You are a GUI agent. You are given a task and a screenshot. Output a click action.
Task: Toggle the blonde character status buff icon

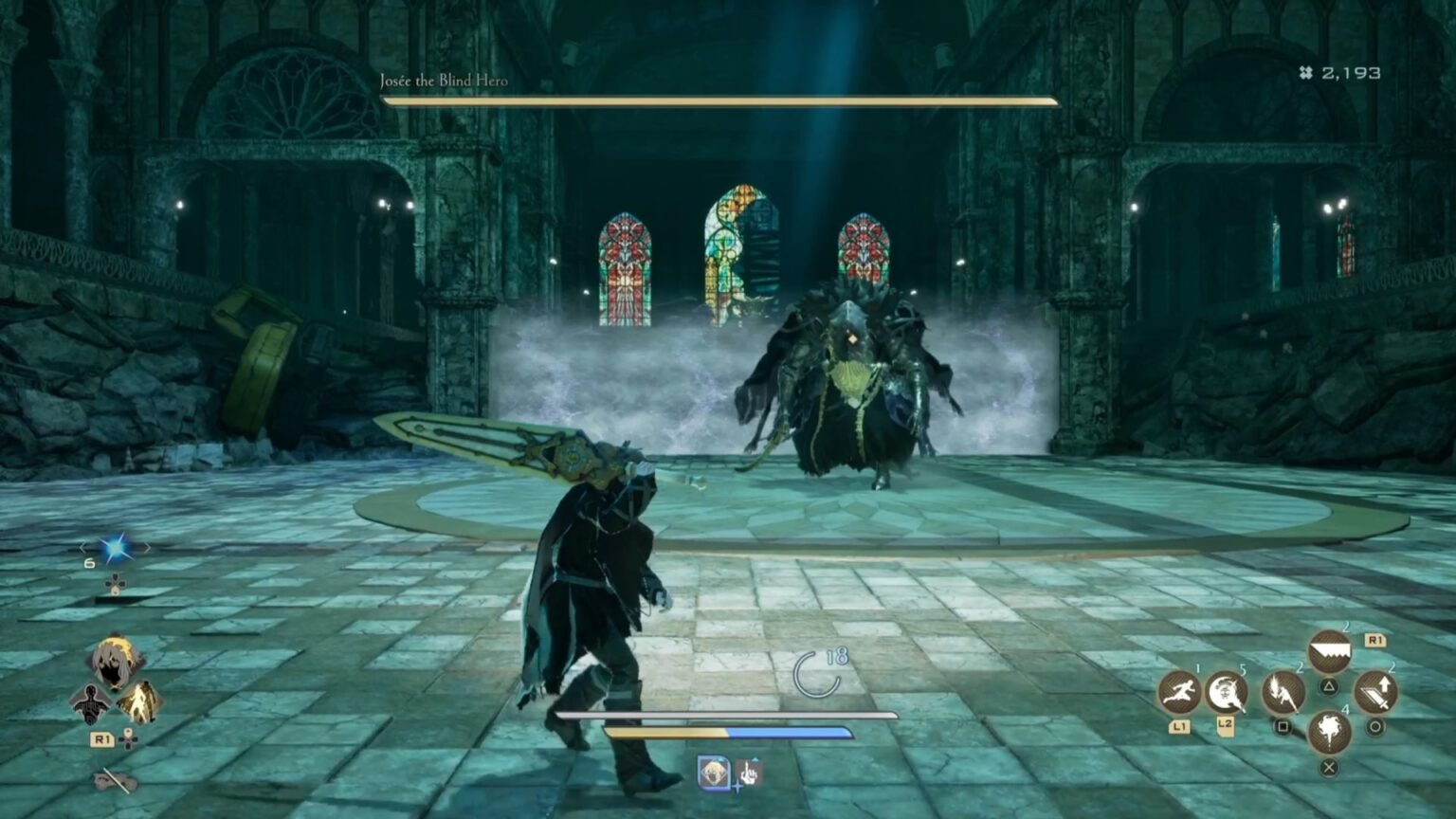click(714, 771)
